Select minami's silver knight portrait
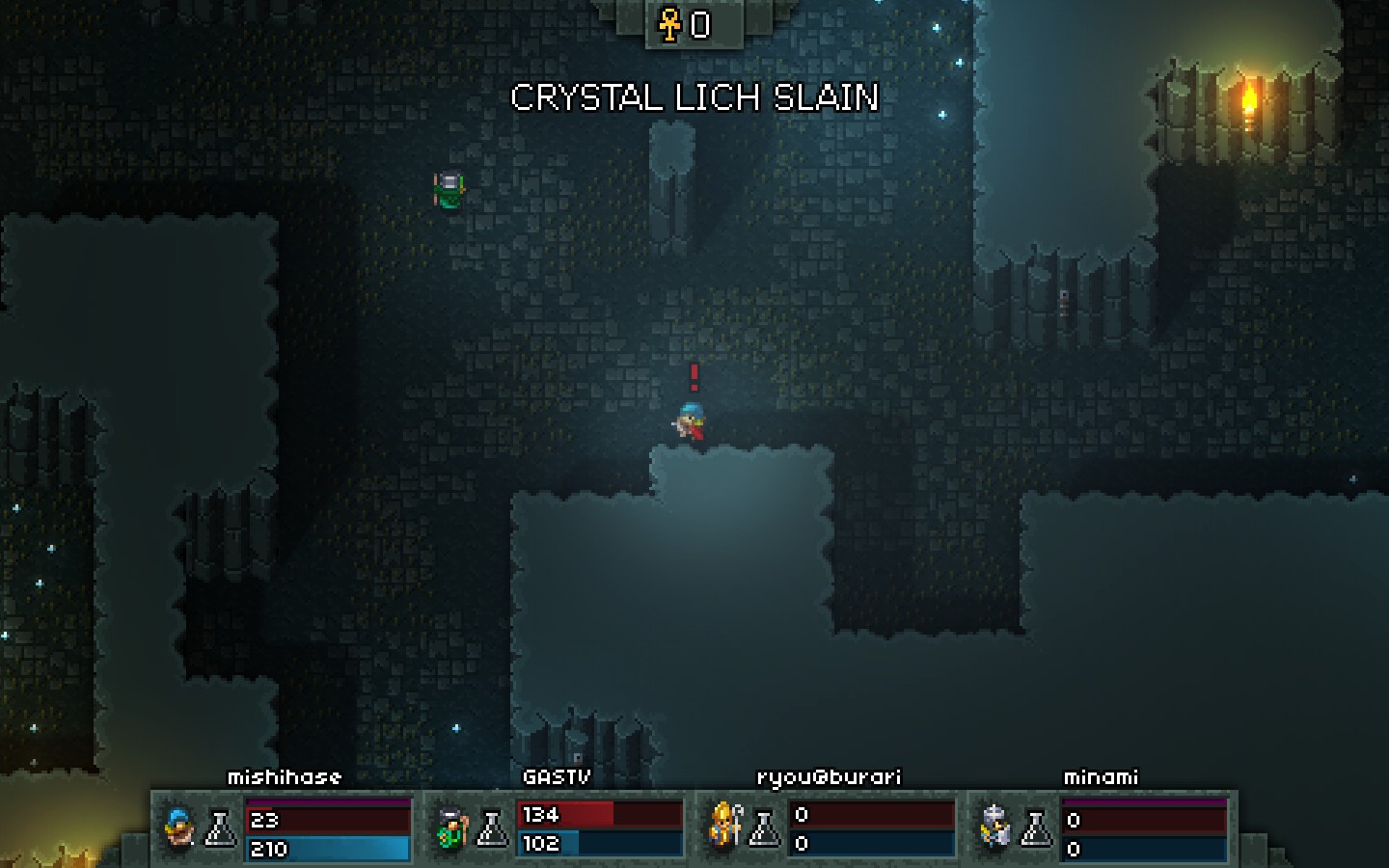The image size is (1389, 868). tap(995, 827)
